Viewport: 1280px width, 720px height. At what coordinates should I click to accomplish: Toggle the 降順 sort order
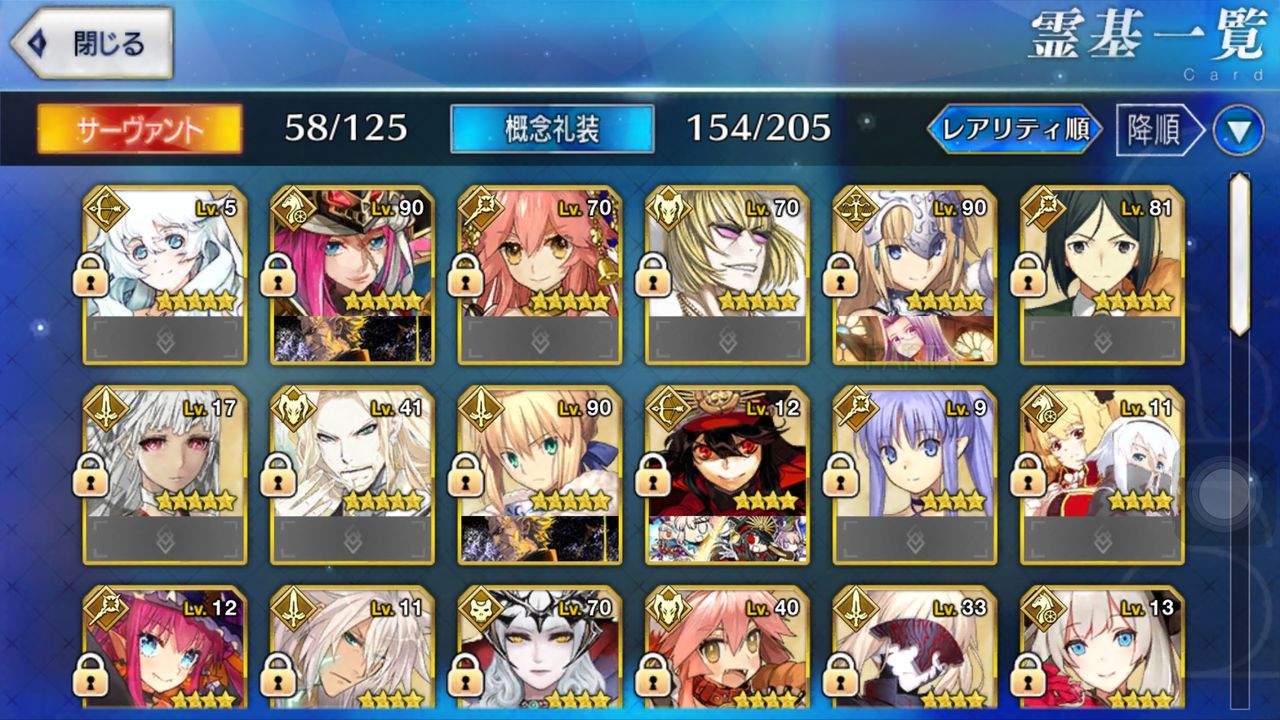tap(1157, 130)
